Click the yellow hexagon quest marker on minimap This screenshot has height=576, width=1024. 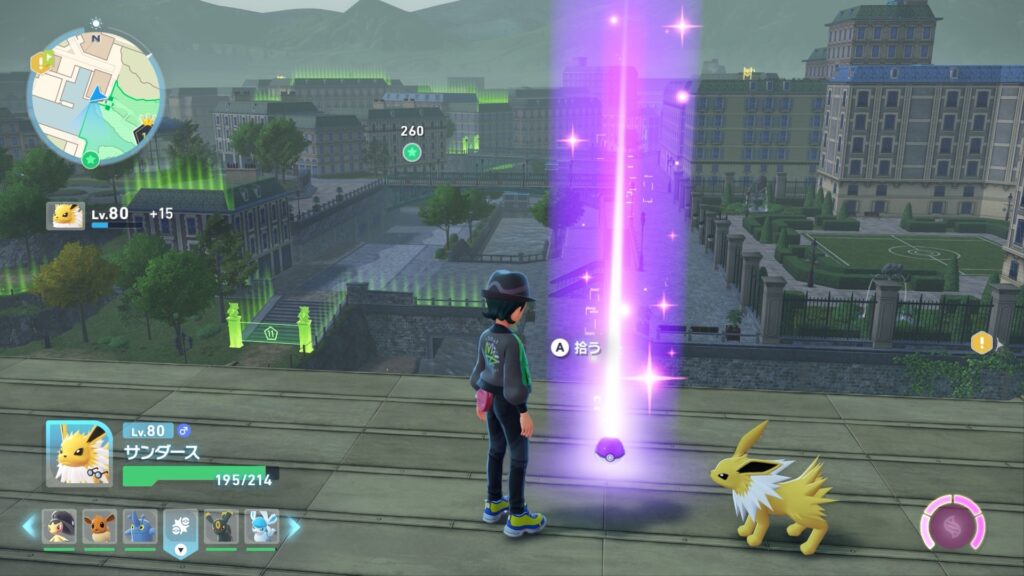coord(42,63)
